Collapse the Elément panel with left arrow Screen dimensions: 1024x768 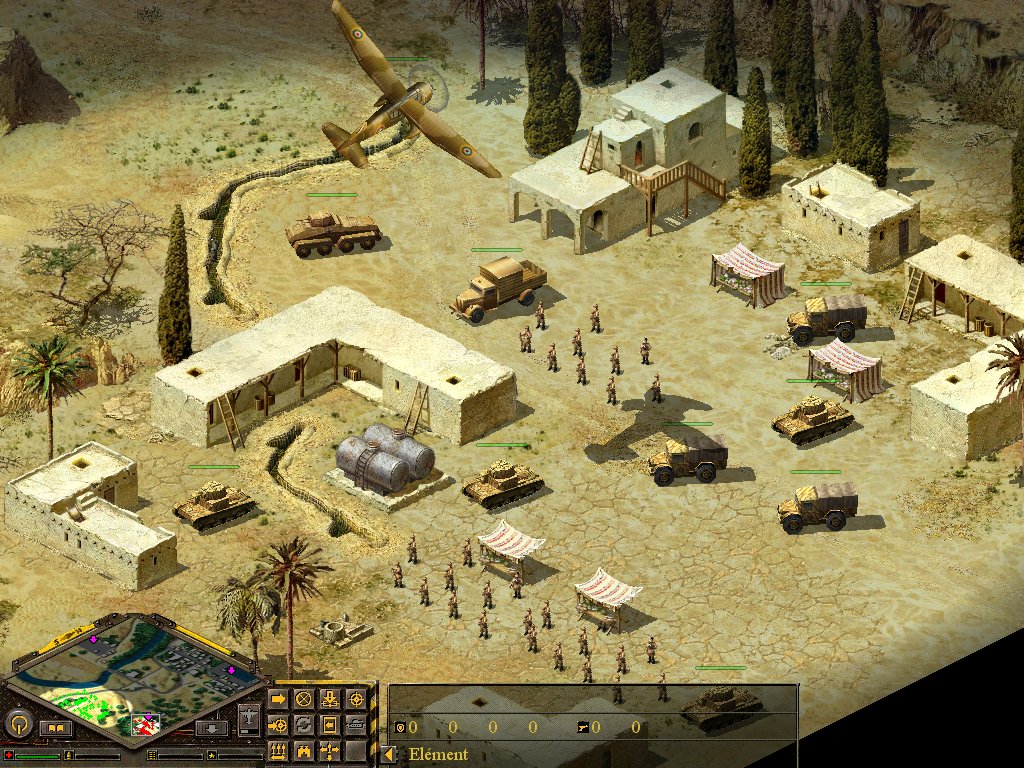tap(389, 754)
